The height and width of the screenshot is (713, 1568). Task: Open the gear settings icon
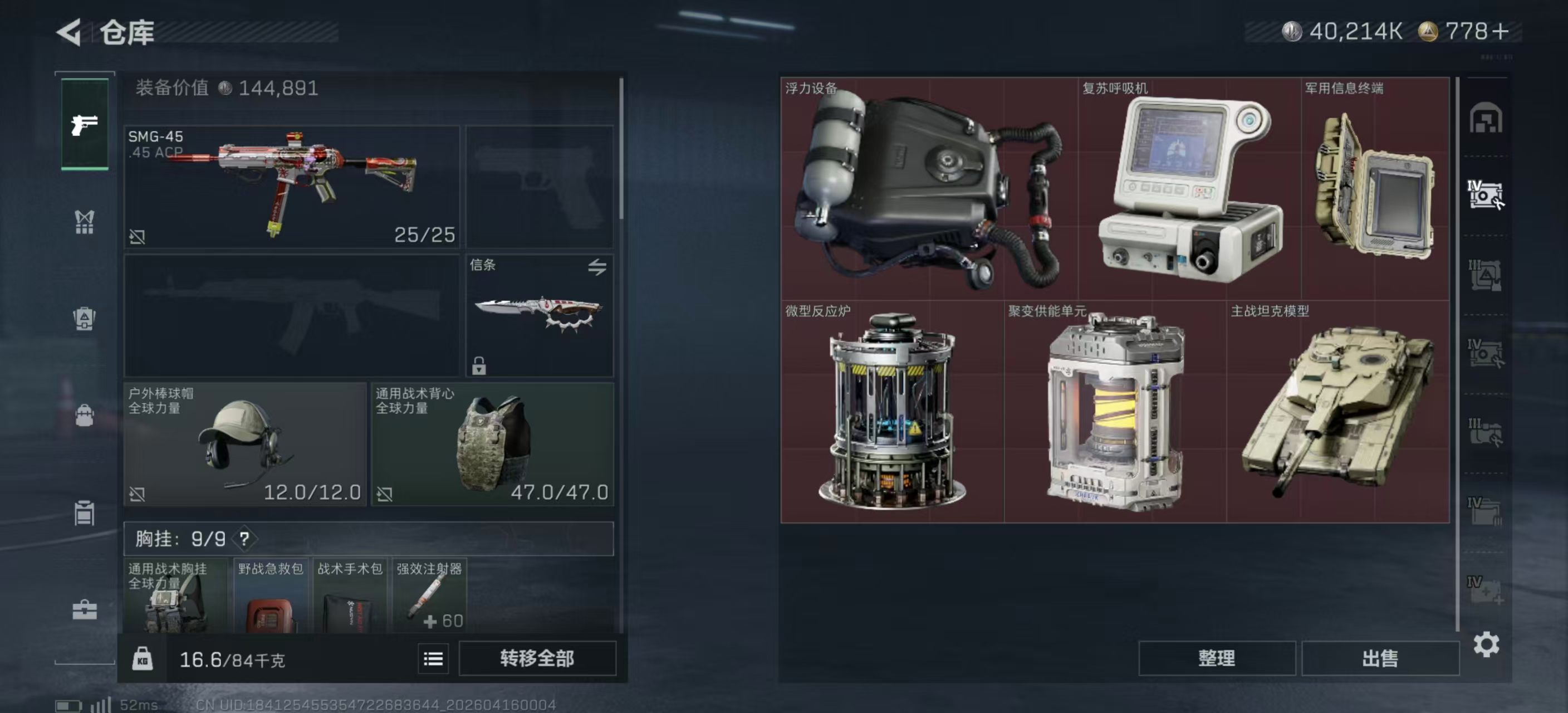pos(1486,644)
